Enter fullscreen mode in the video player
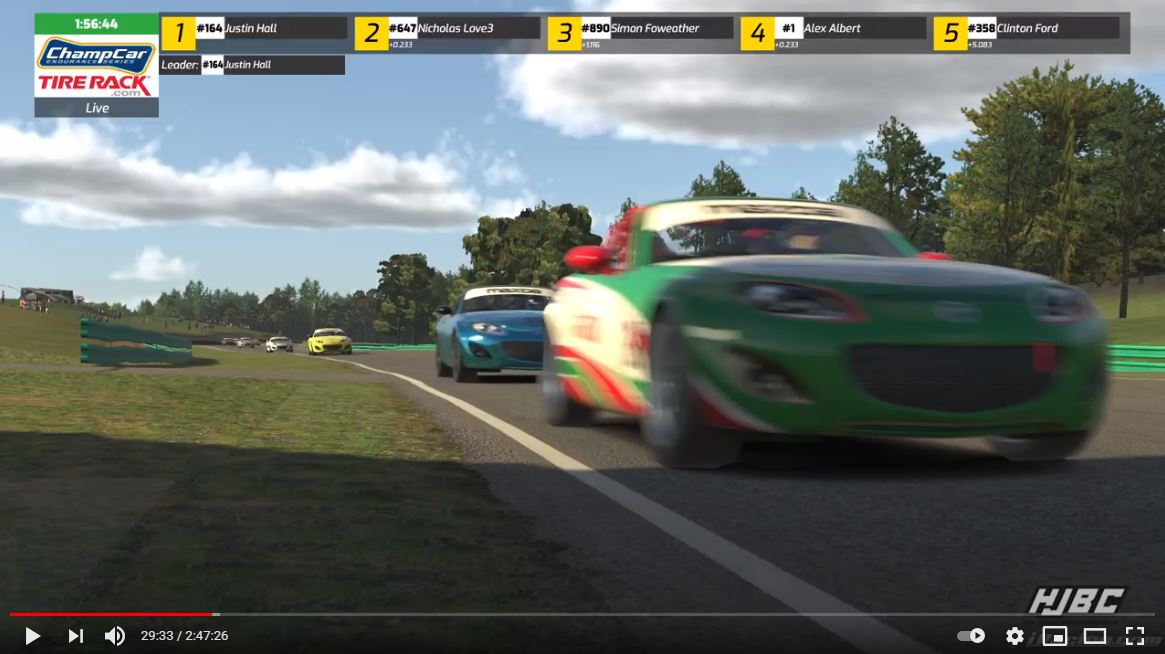1165x654 pixels. click(x=1134, y=636)
